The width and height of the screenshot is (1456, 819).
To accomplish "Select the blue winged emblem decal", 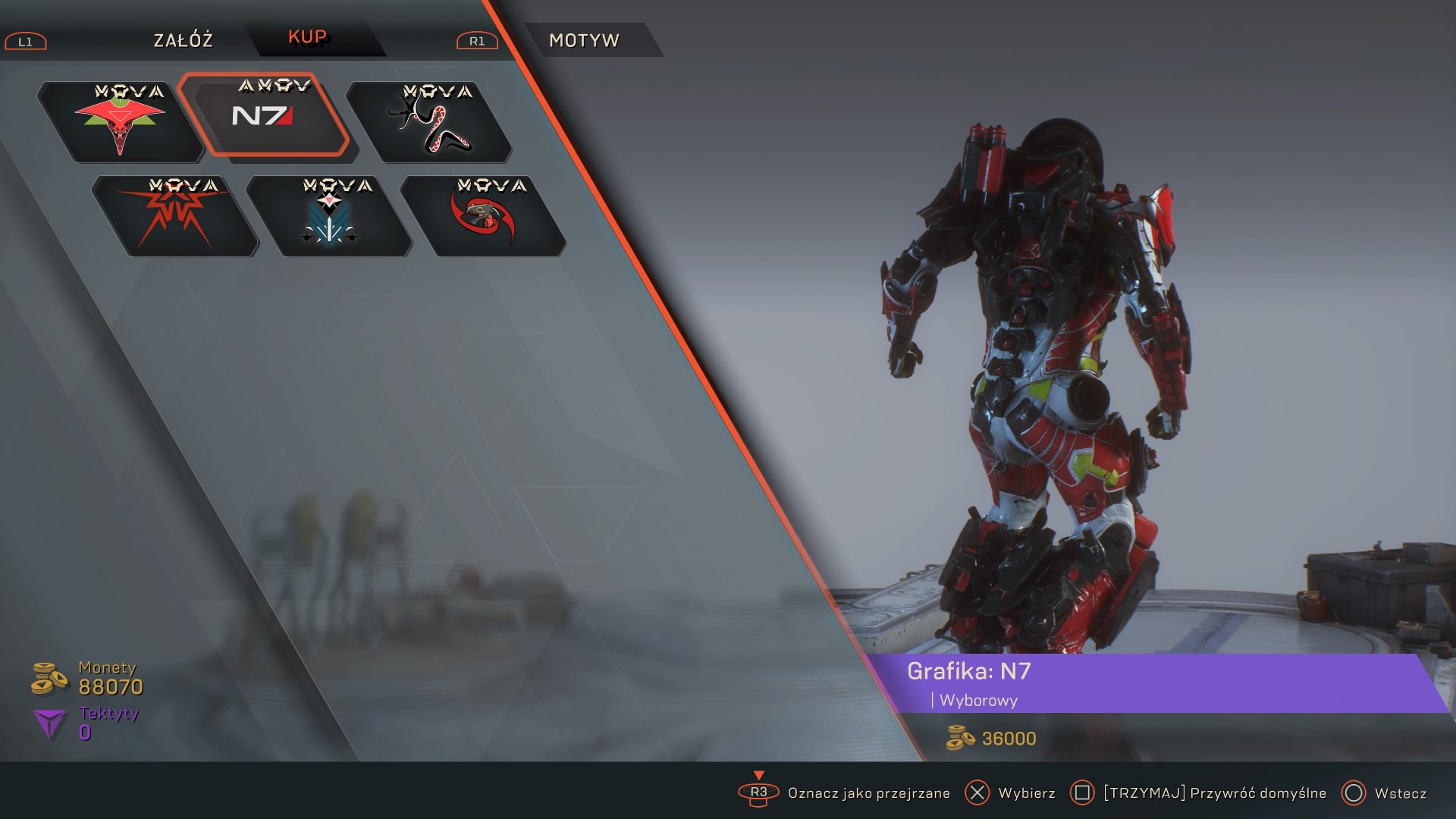I will tap(329, 216).
